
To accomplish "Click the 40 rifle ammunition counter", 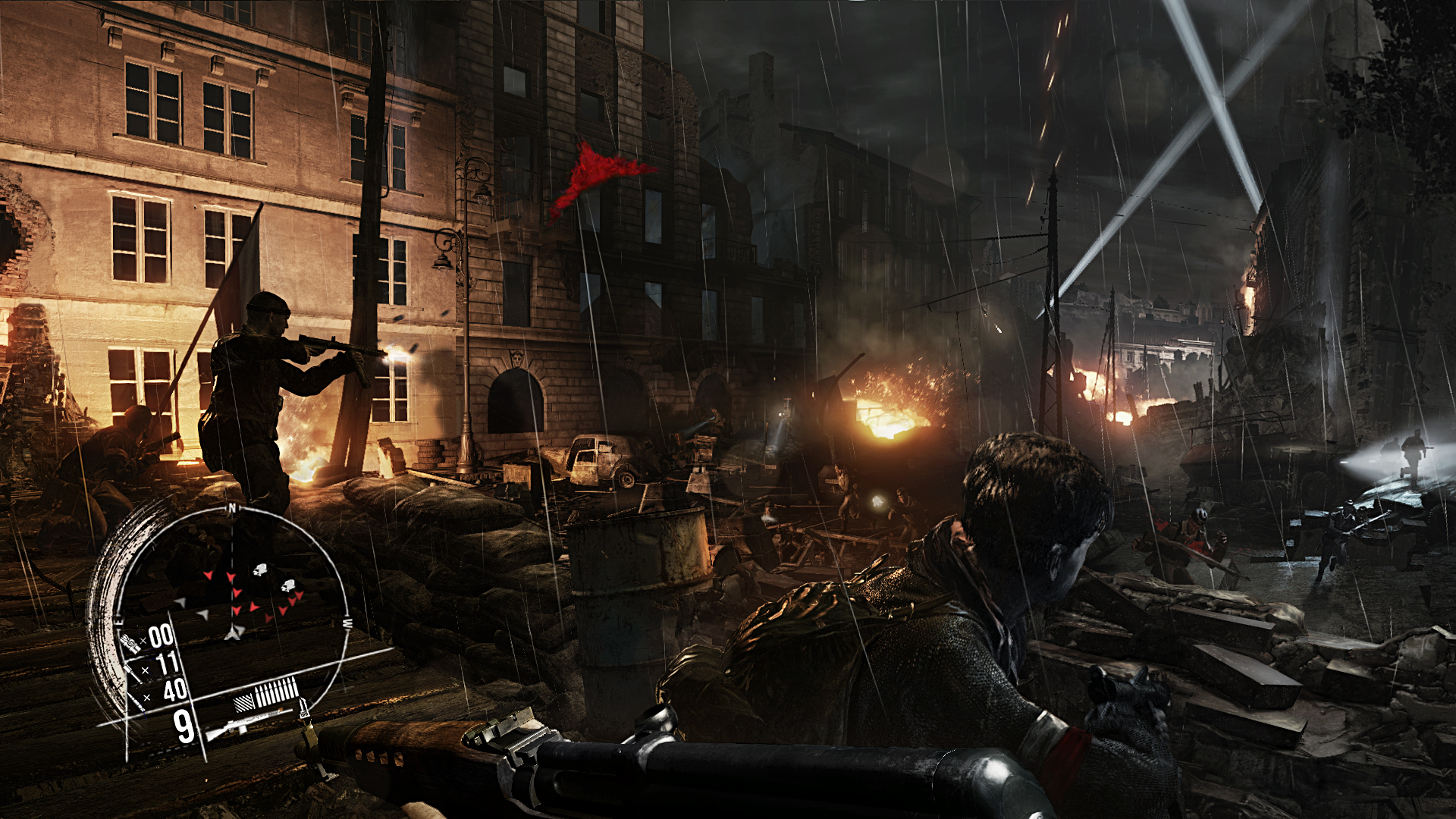I will click(x=174, y=691).
